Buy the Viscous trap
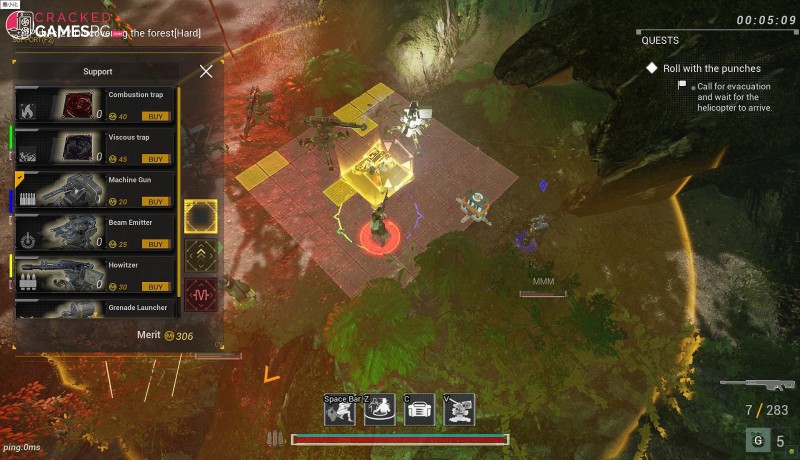Screen dimensions: 800x460 point(156,159)
